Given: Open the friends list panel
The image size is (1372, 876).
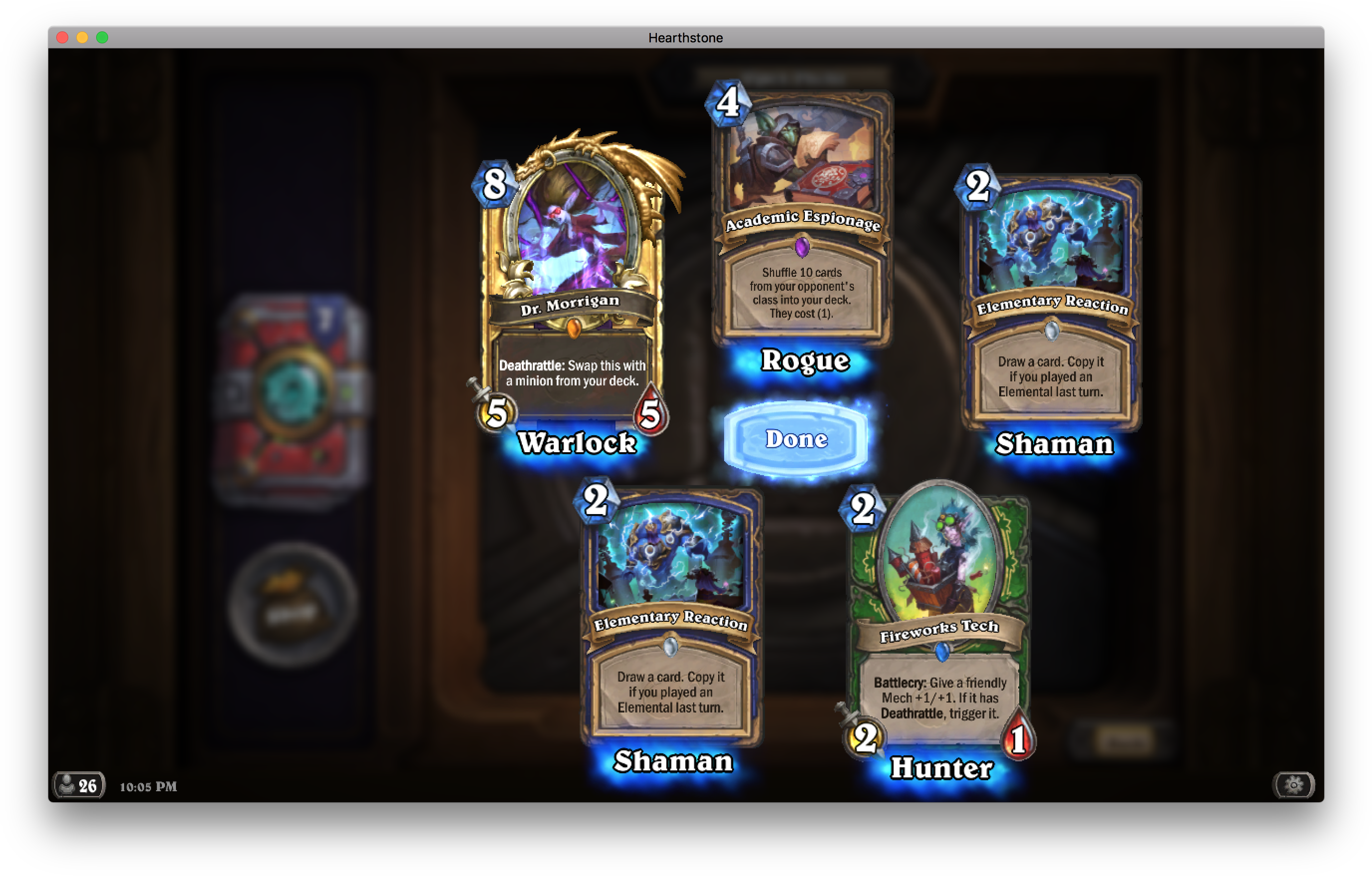Looking at the screenshot, I should pyautogui.click(x=79, y=785).
